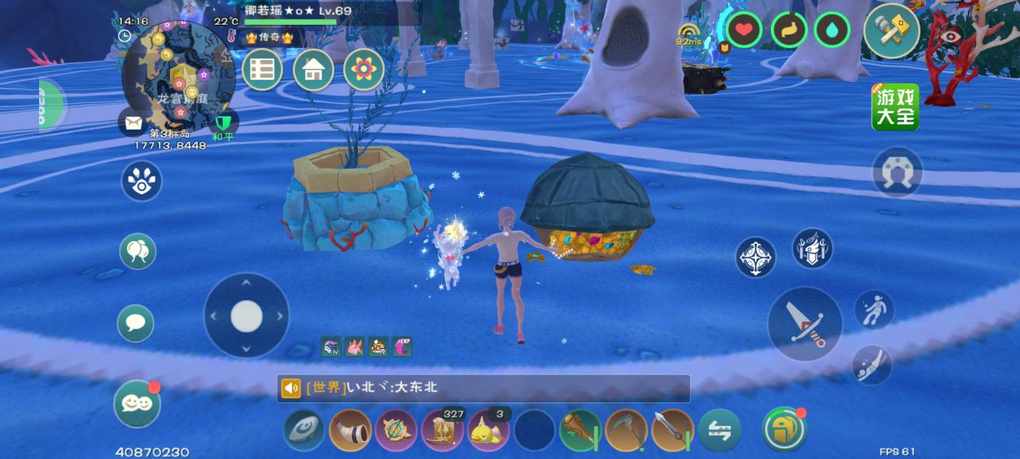Select the pickaxe tool slot
Image resolution: width=1020 pixels, height=459 pixels.
point(627,430)
